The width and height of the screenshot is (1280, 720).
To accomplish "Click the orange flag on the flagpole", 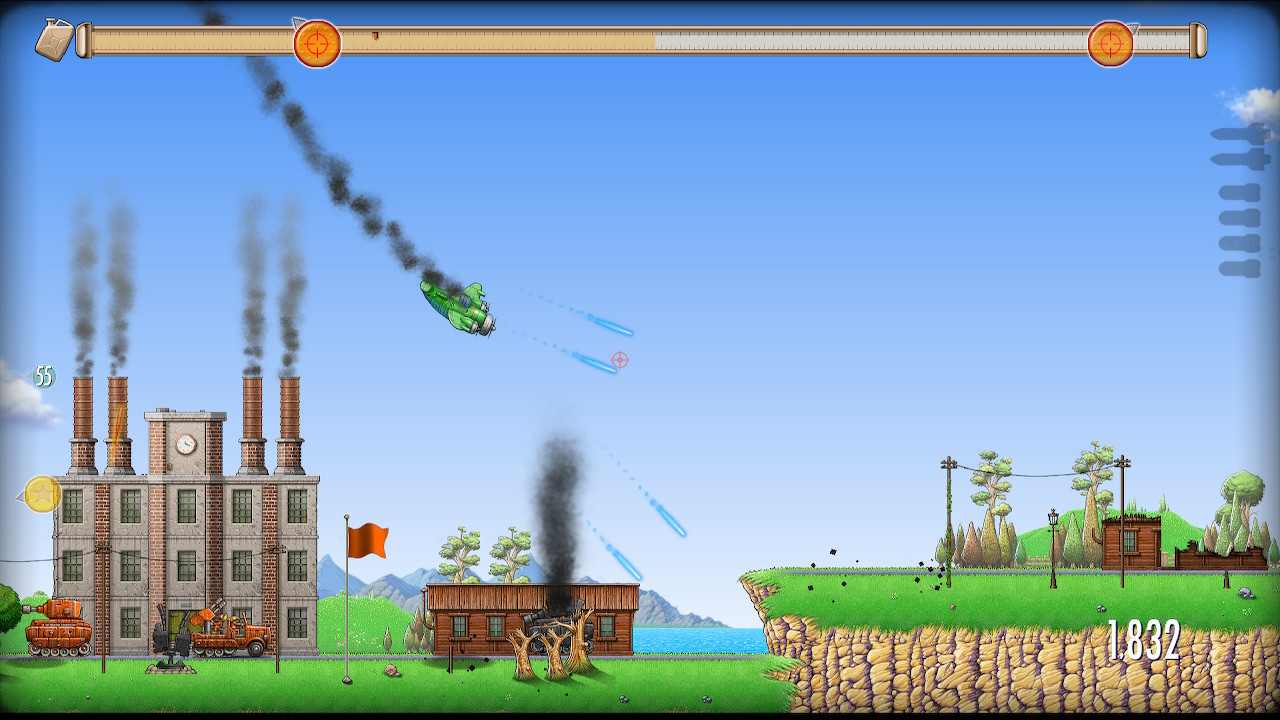I will coord(369,540).
